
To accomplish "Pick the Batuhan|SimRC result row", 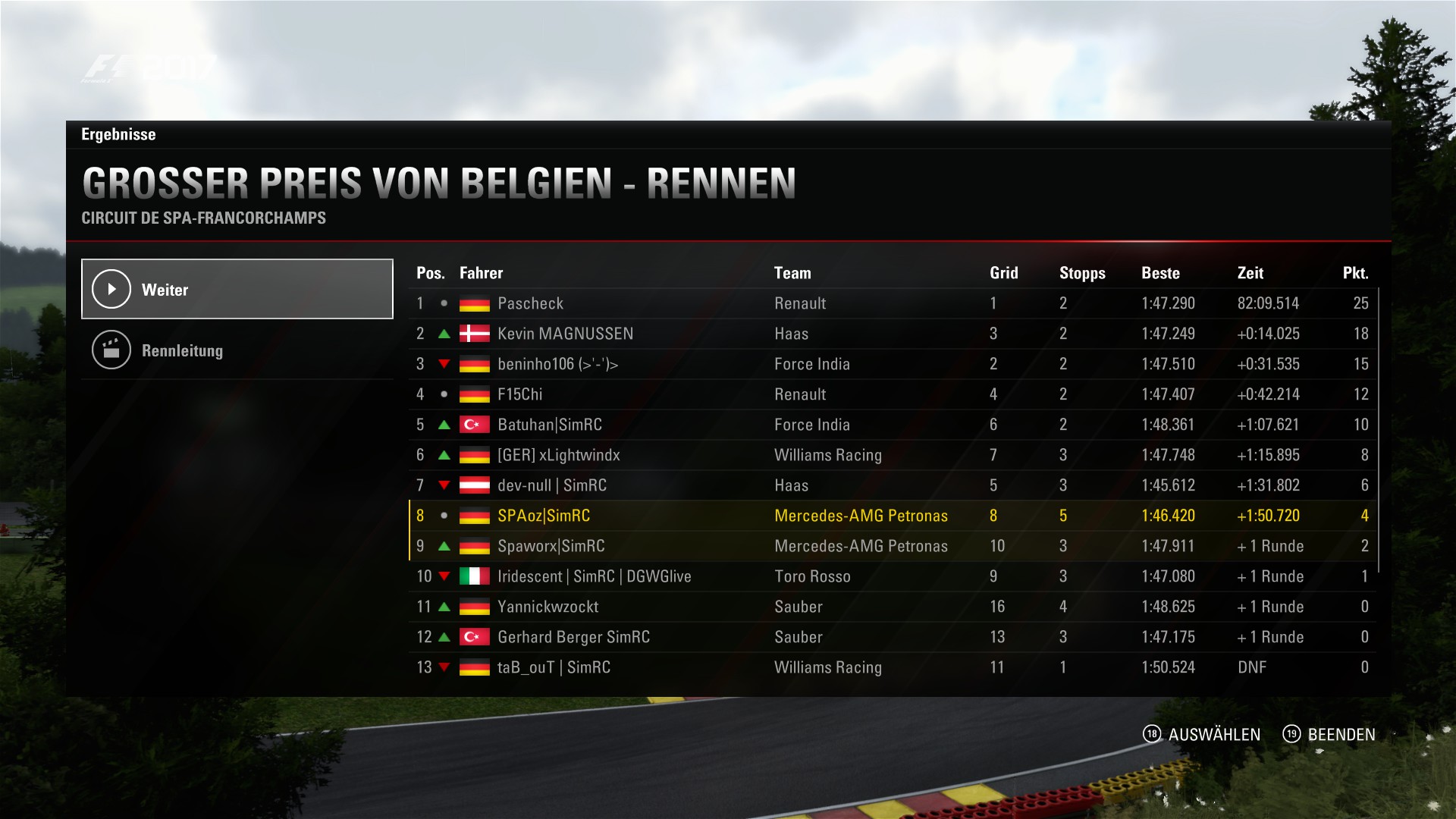I will coord(892,425).
